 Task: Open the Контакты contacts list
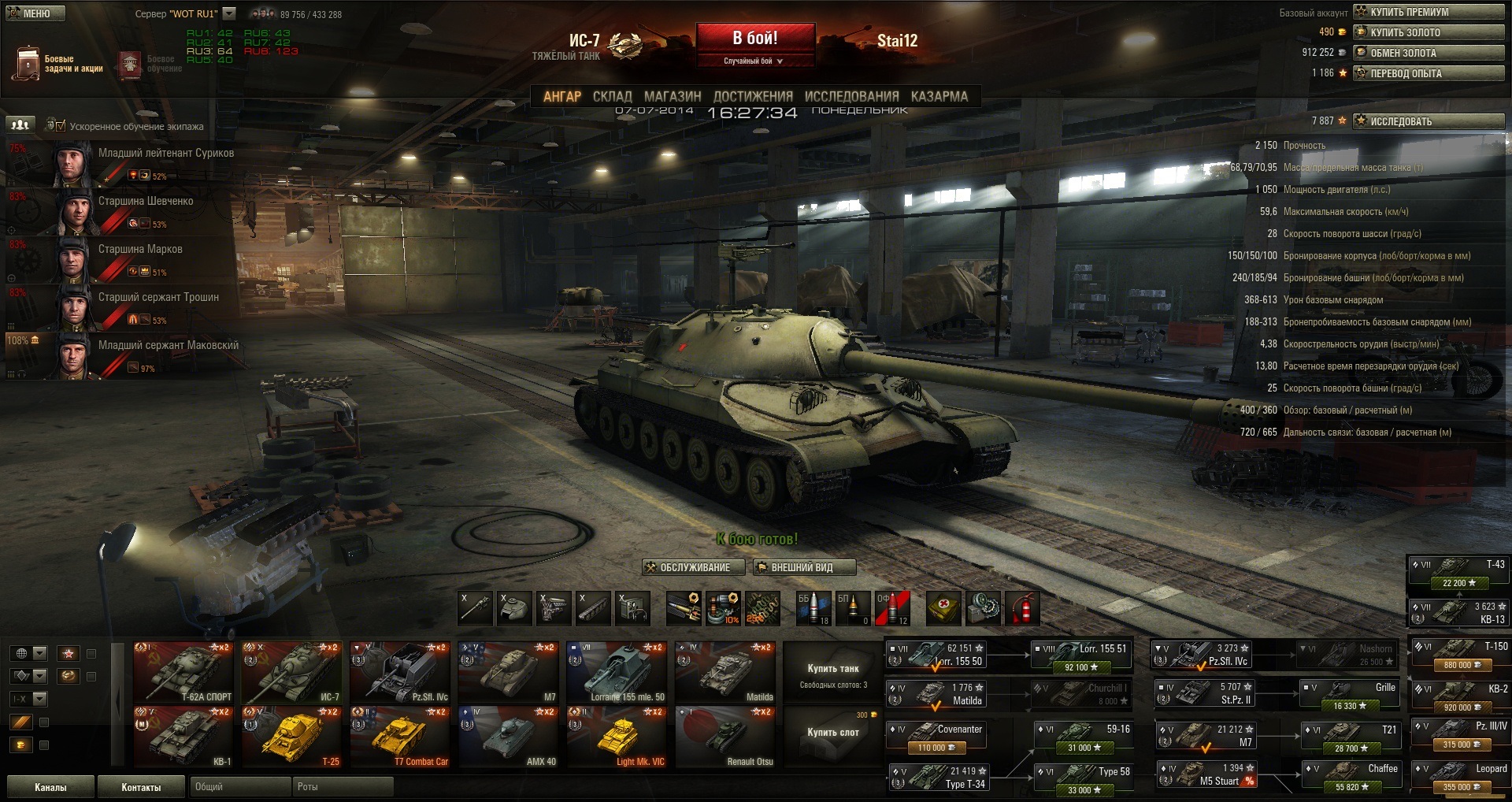(141, 787)
